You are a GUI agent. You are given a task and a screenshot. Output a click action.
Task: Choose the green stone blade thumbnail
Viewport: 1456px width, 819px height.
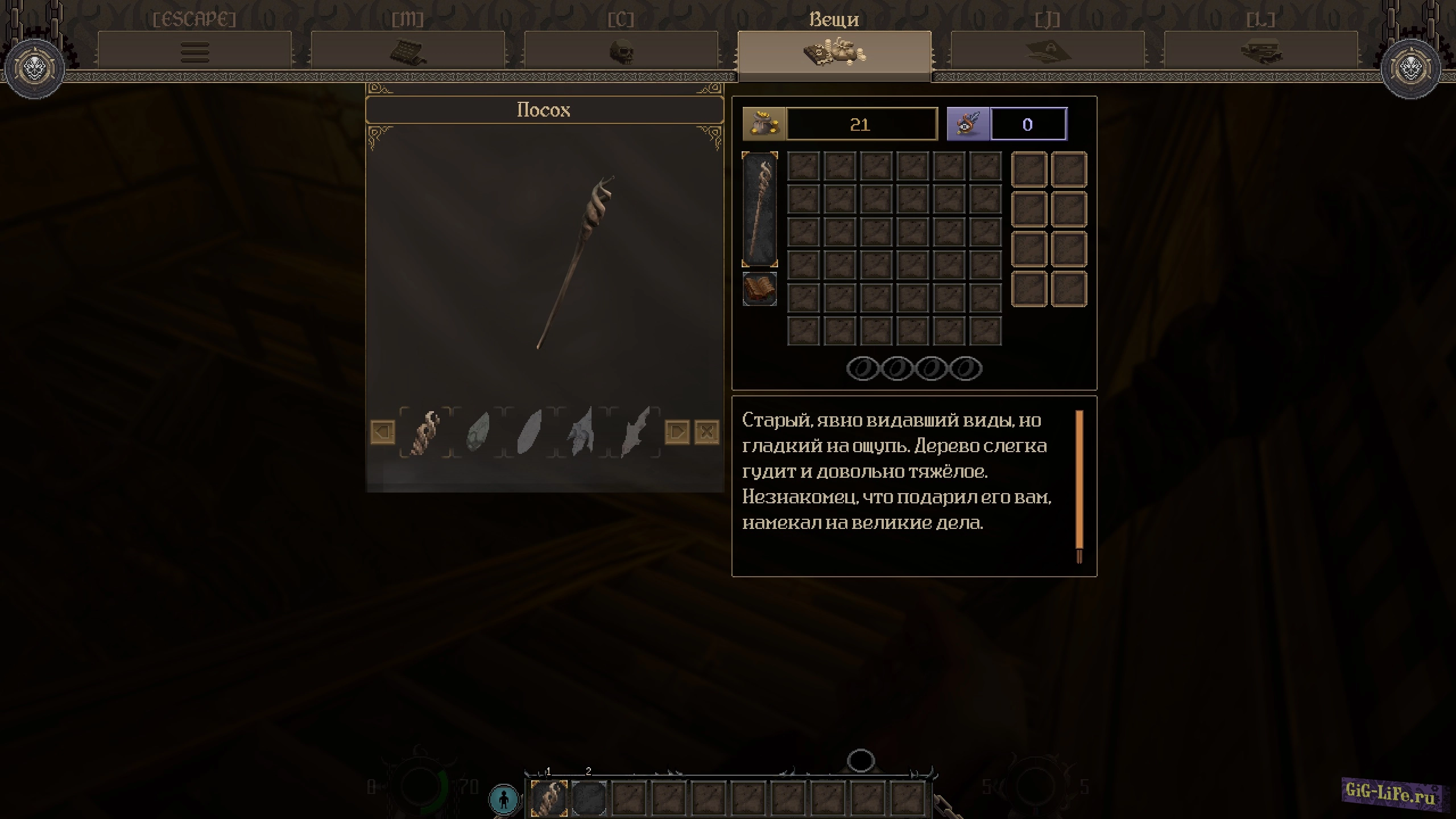(x=477, y=433)
